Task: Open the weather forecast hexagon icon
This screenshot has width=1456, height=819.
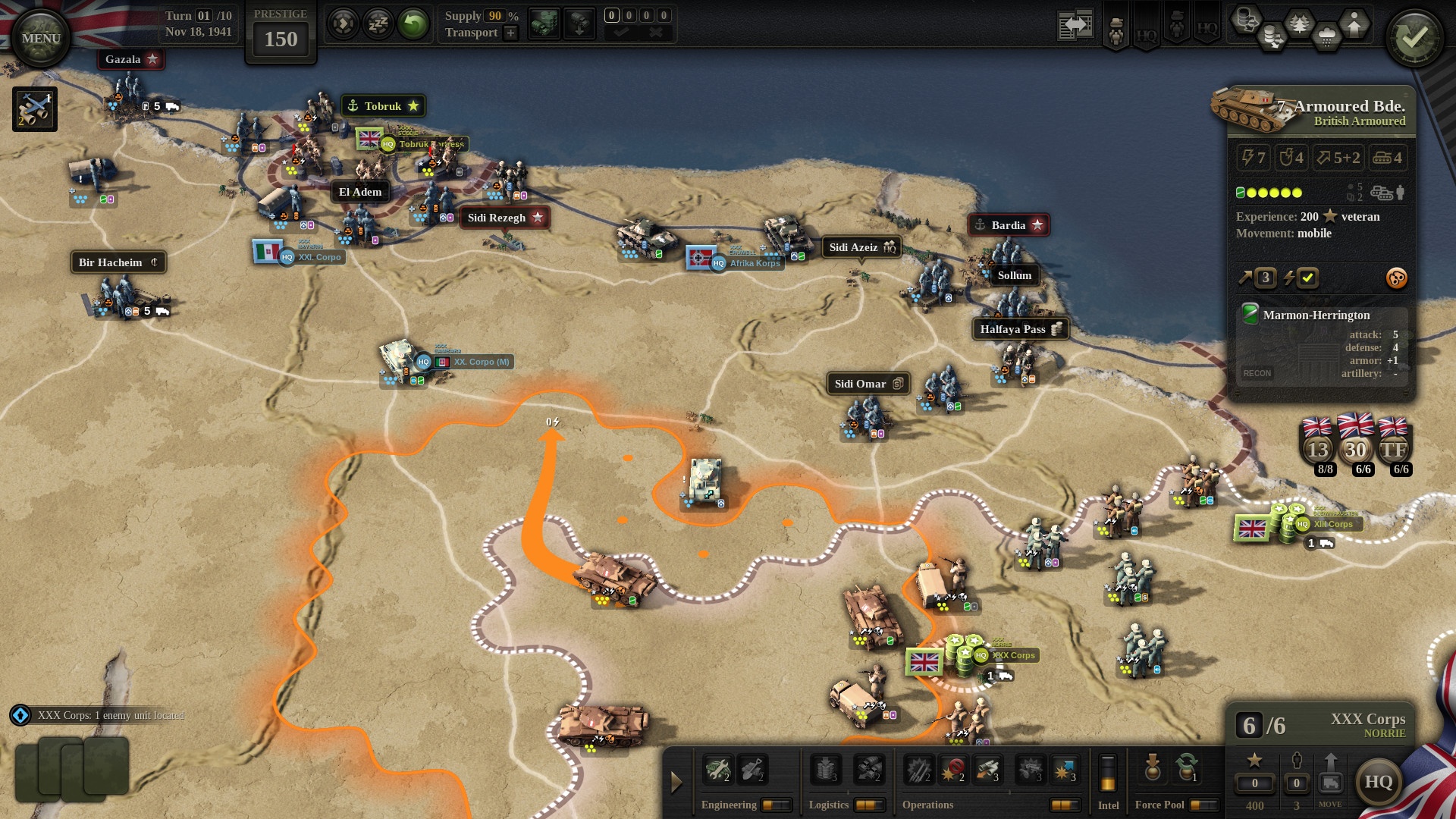Action: (1327, 36)
